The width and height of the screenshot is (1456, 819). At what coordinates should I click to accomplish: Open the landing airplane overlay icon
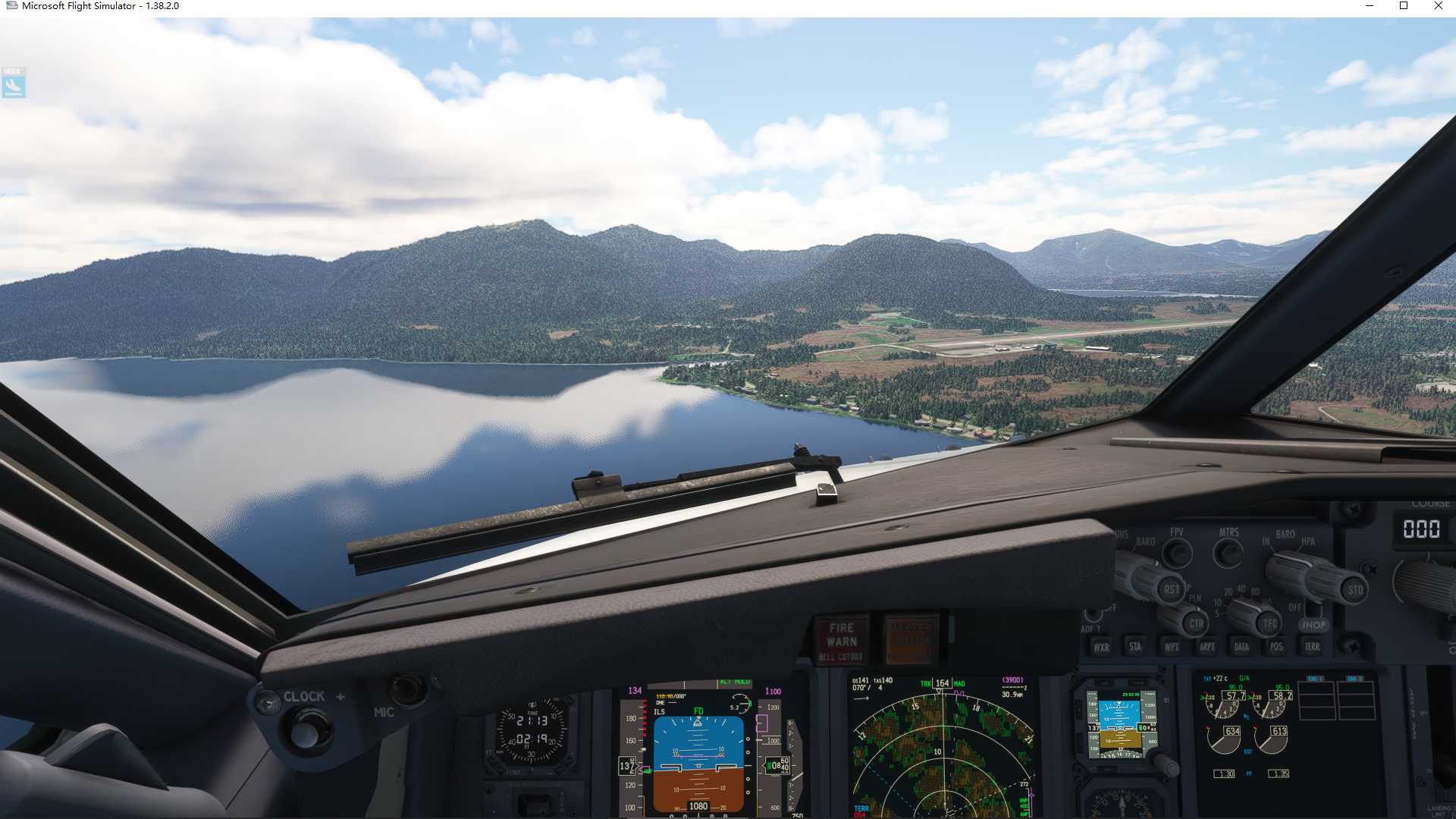pos(14,83)
